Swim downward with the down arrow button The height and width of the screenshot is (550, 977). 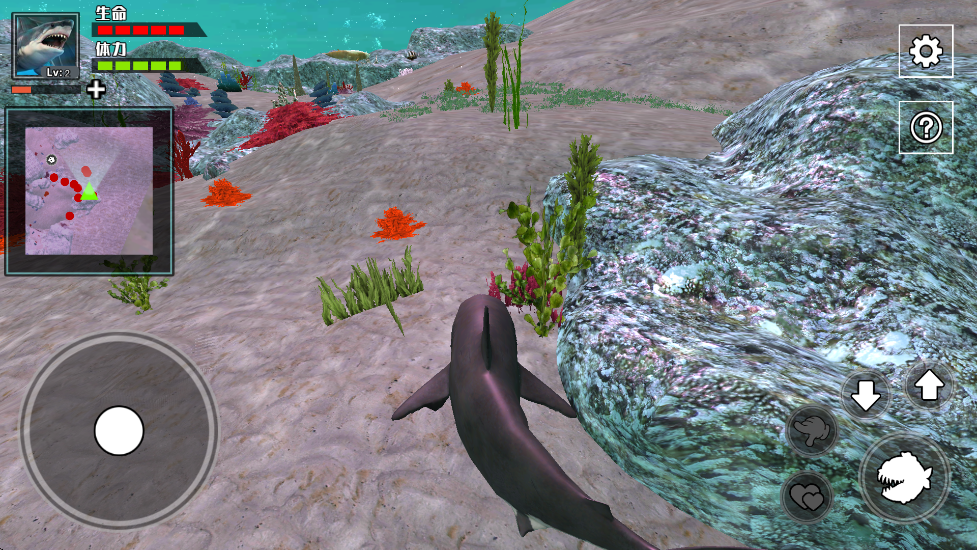pos(865,396)
